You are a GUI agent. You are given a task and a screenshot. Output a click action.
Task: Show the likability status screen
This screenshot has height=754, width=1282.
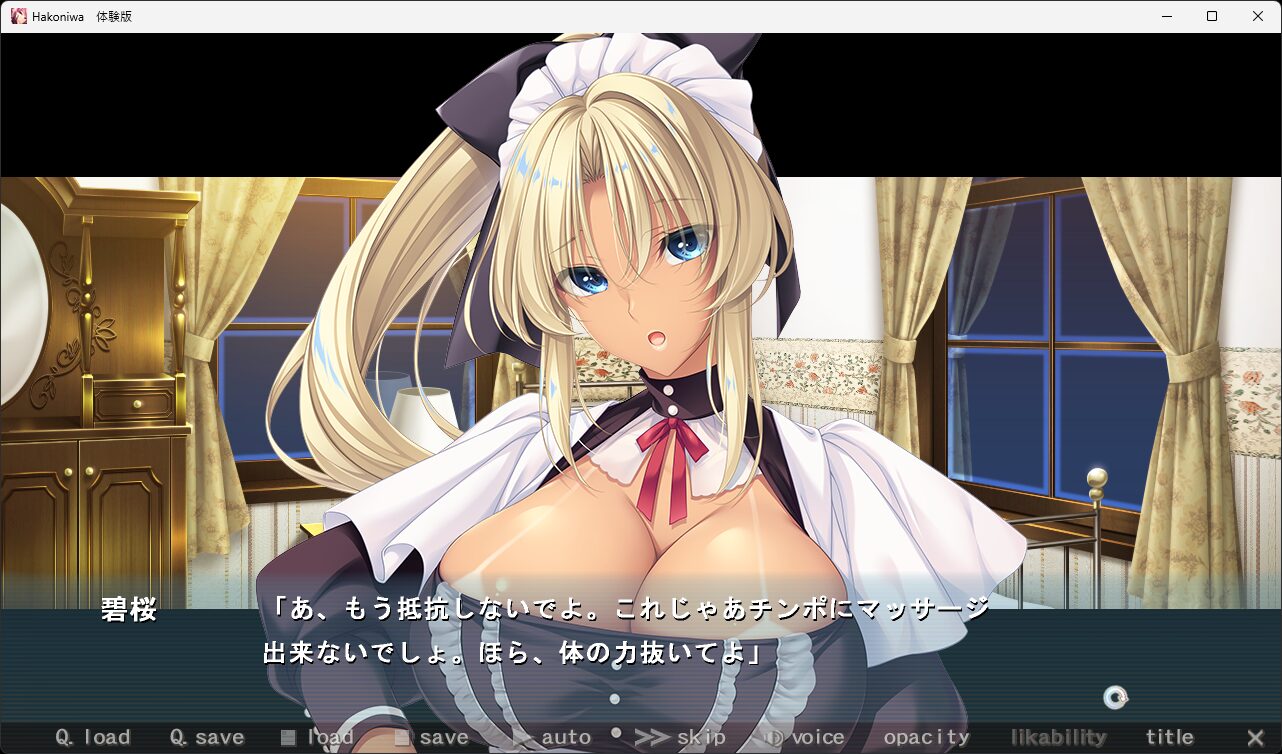click(1058, 738)
